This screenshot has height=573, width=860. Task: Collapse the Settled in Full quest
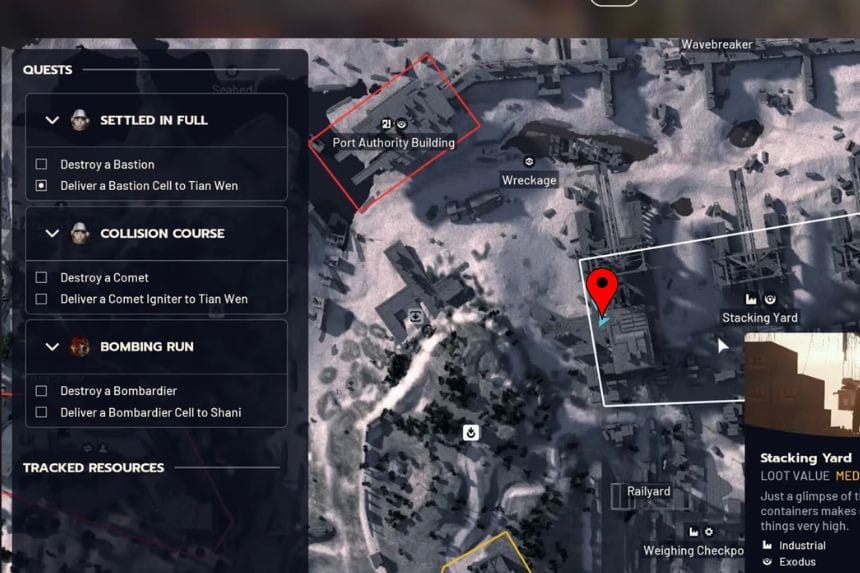[53, 120]
